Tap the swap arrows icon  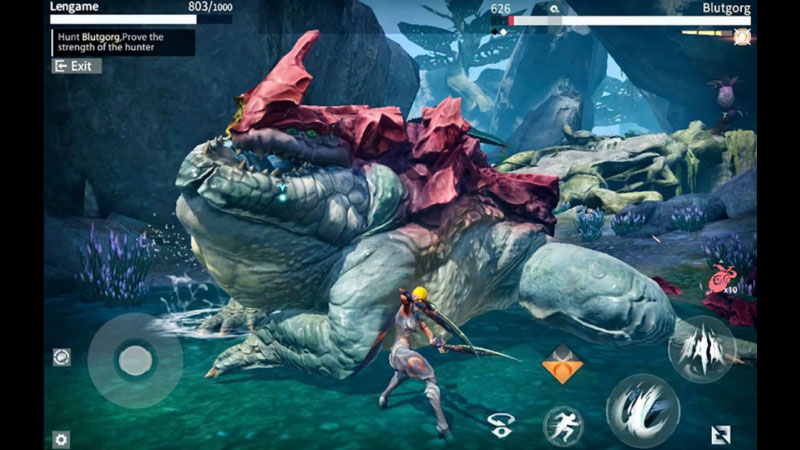[x=720, y=434]
